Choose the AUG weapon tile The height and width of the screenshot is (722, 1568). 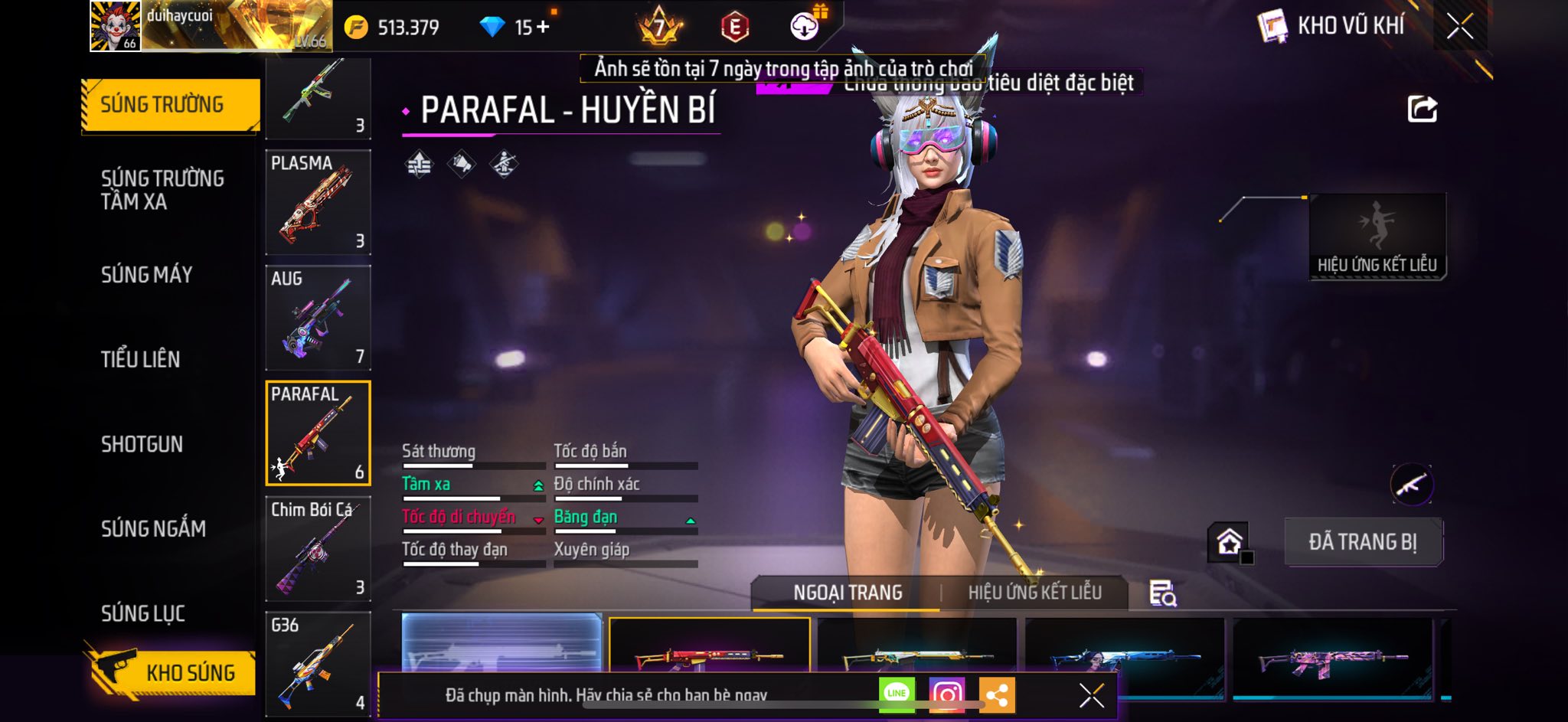pyautogui.click(x=318, y=318)
